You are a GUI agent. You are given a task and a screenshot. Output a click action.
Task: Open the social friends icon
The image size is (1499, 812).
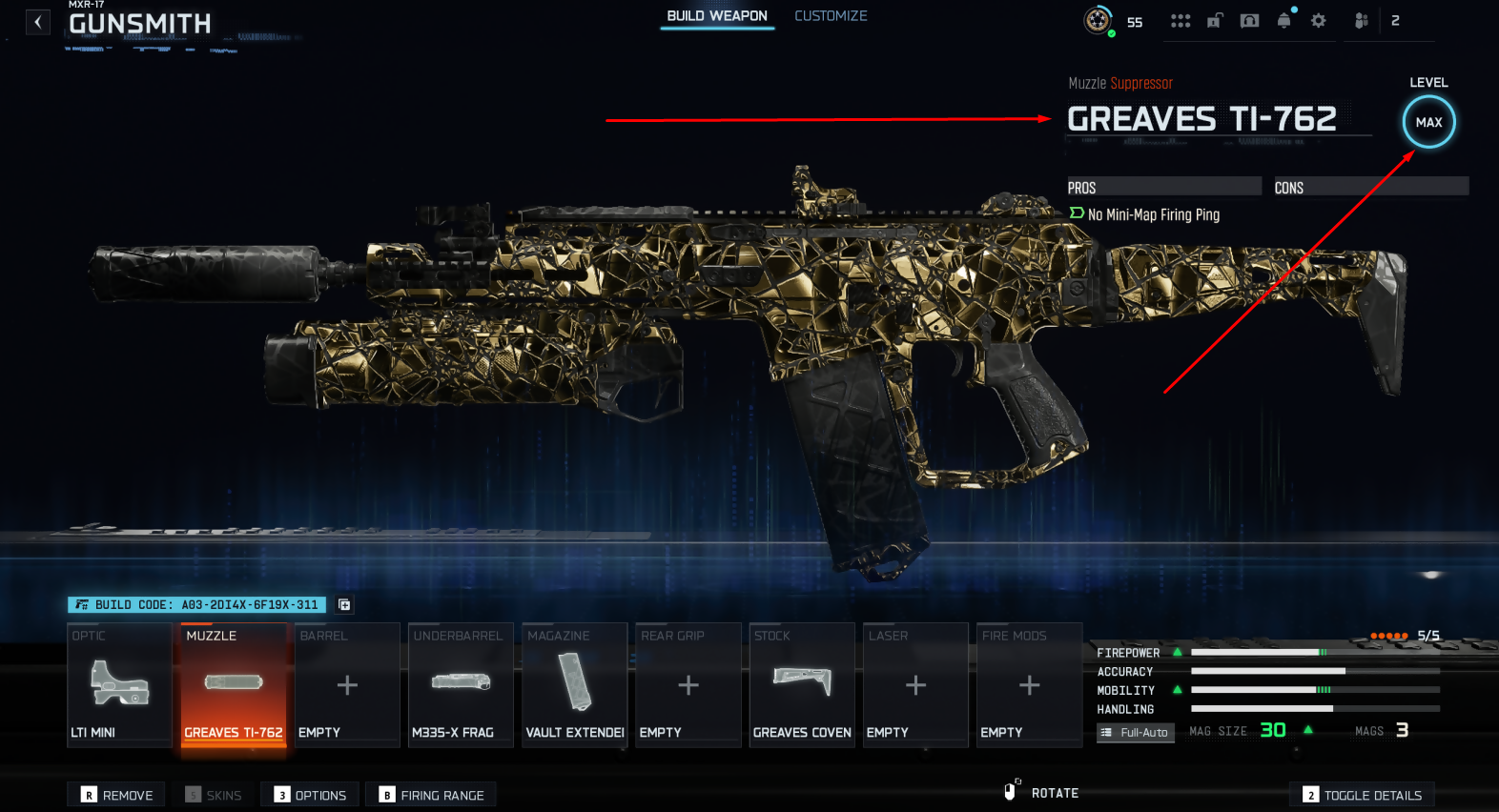click(1362, 21)
